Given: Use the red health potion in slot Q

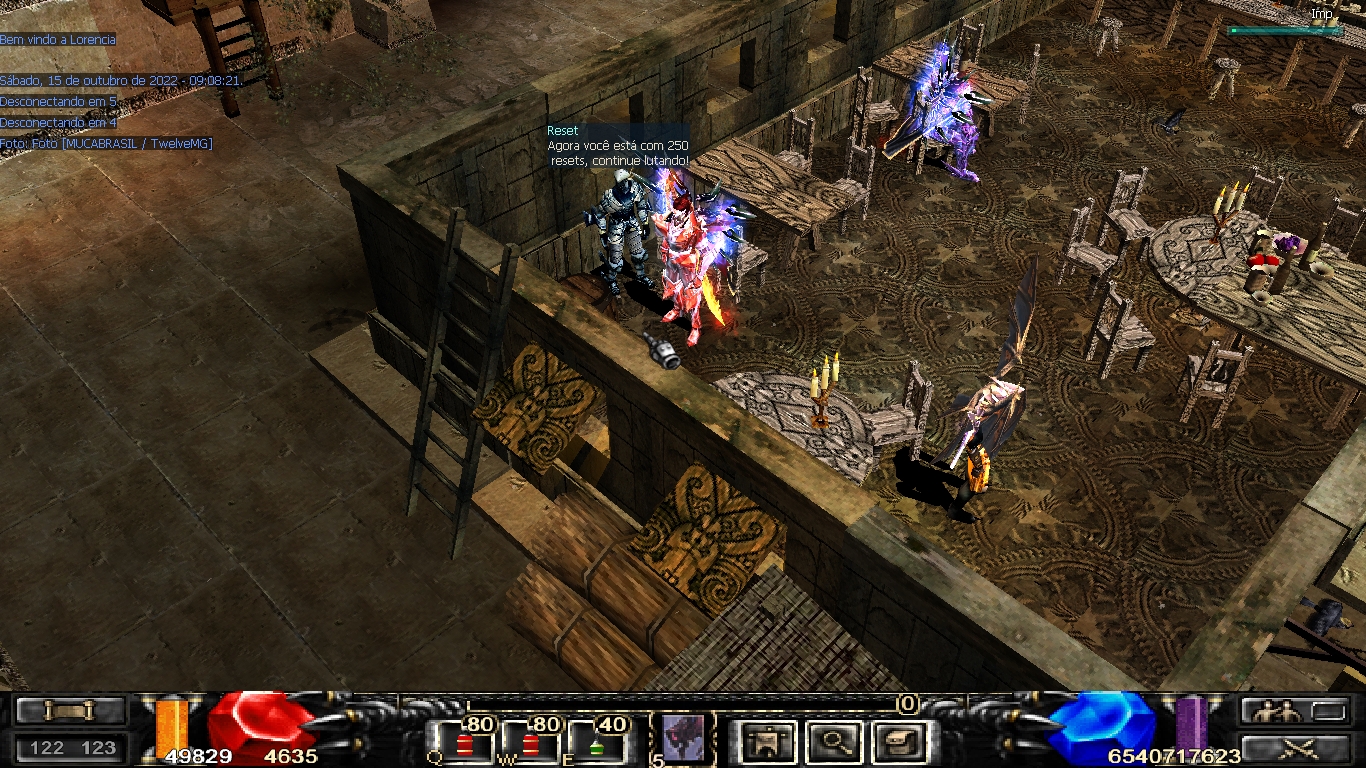Looking at the screenshot, I should [464, 745].
